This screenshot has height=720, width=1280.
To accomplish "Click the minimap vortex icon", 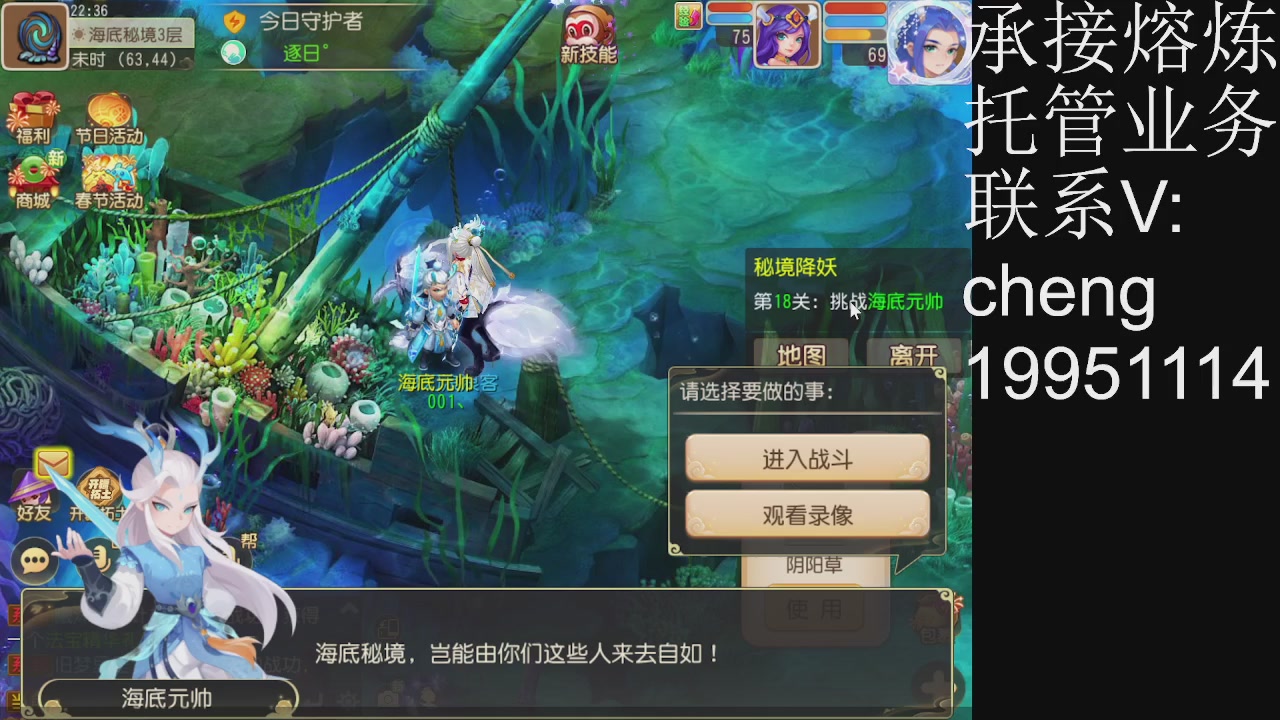I will coord(36,36).
